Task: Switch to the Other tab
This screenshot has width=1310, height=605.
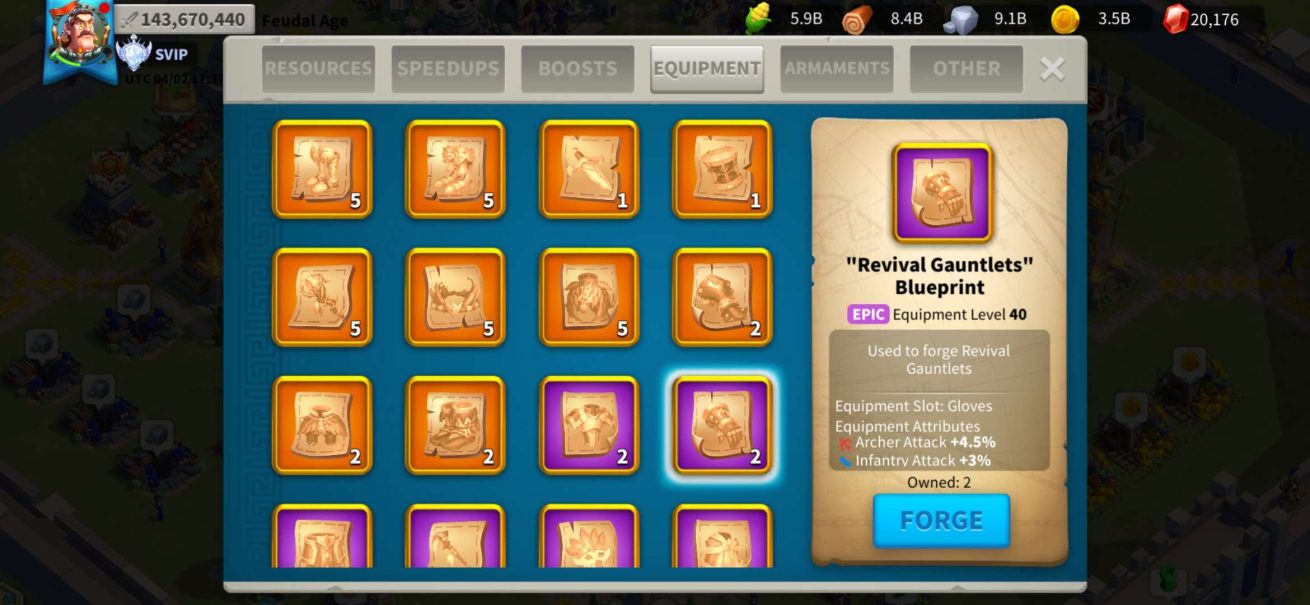Action: (966, 69)
